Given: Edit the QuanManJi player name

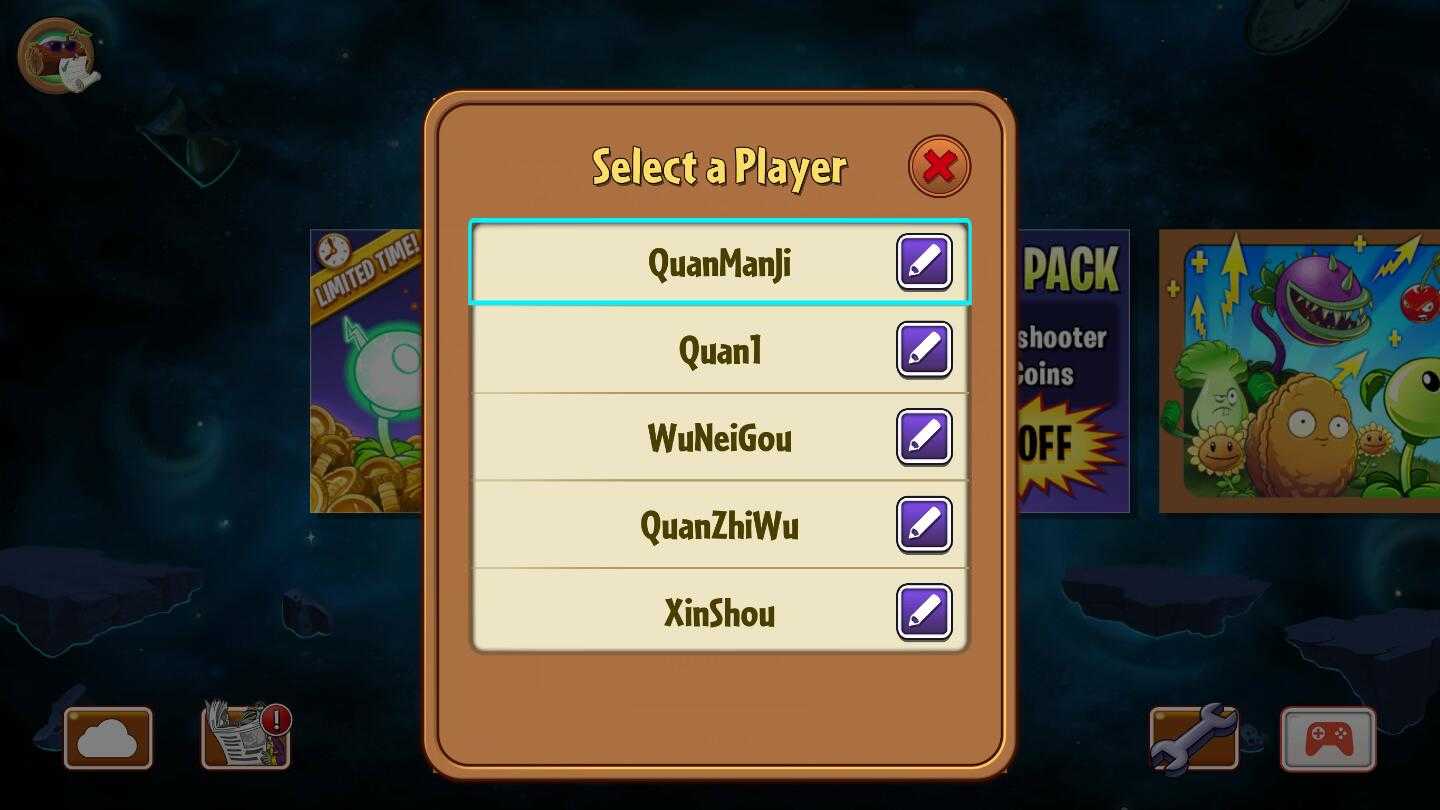Looking at the screenshot, I should point(923,262).
